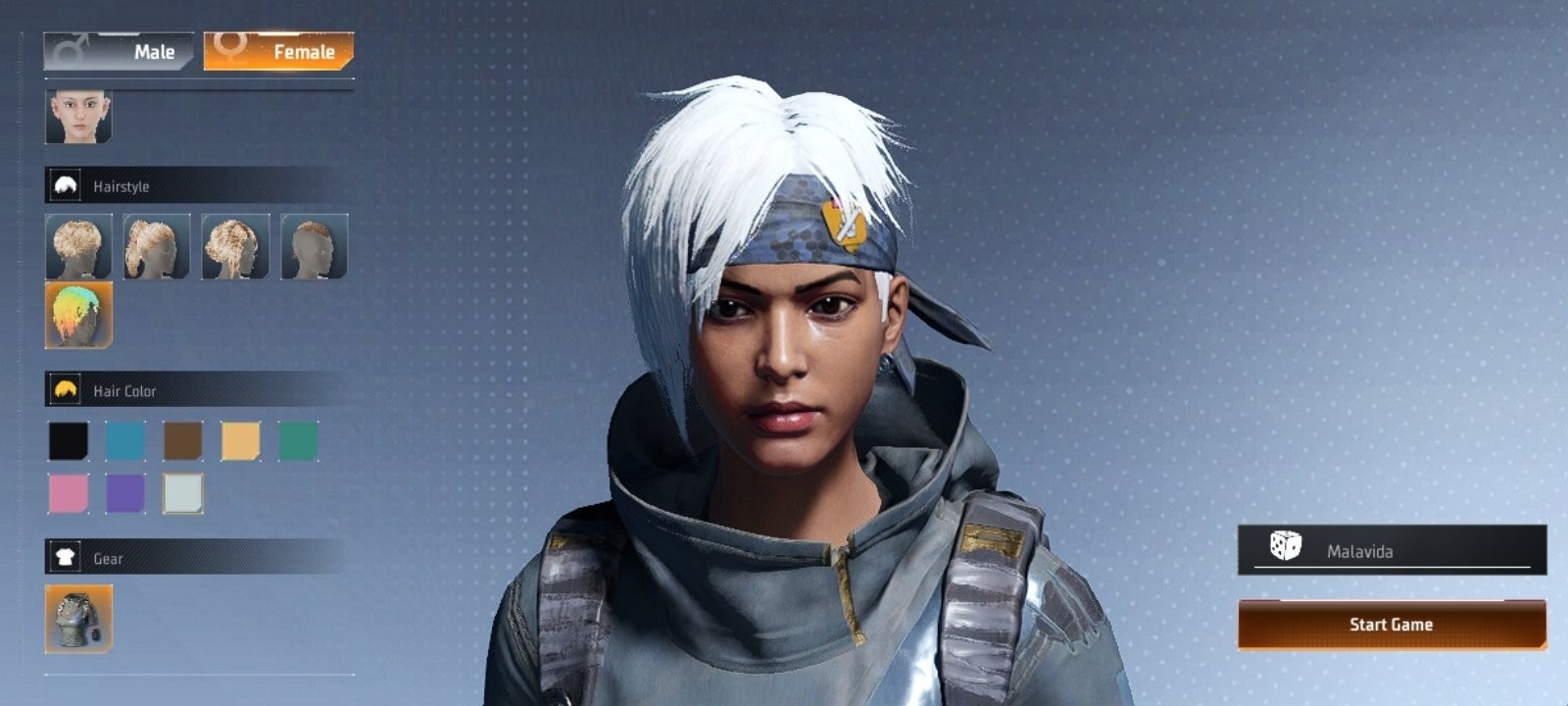Select the hooded jacket gear thumbnail

pos(78,619)
